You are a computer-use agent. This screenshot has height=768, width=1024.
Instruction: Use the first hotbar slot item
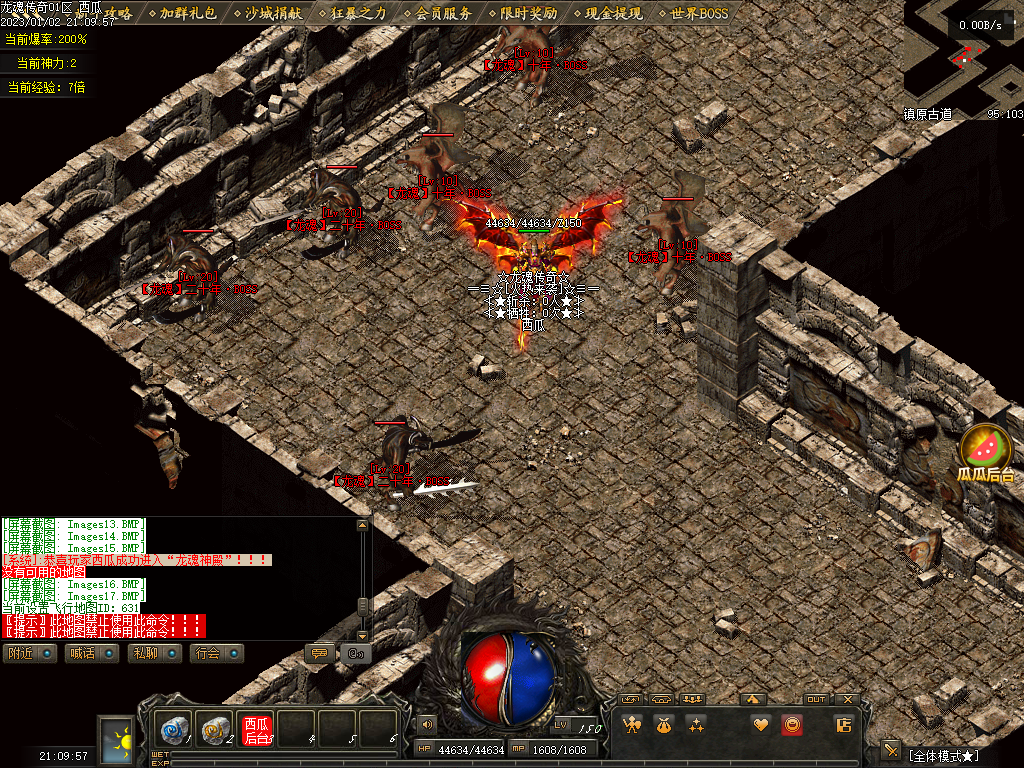pyautogui.click(x=174, y=730)
